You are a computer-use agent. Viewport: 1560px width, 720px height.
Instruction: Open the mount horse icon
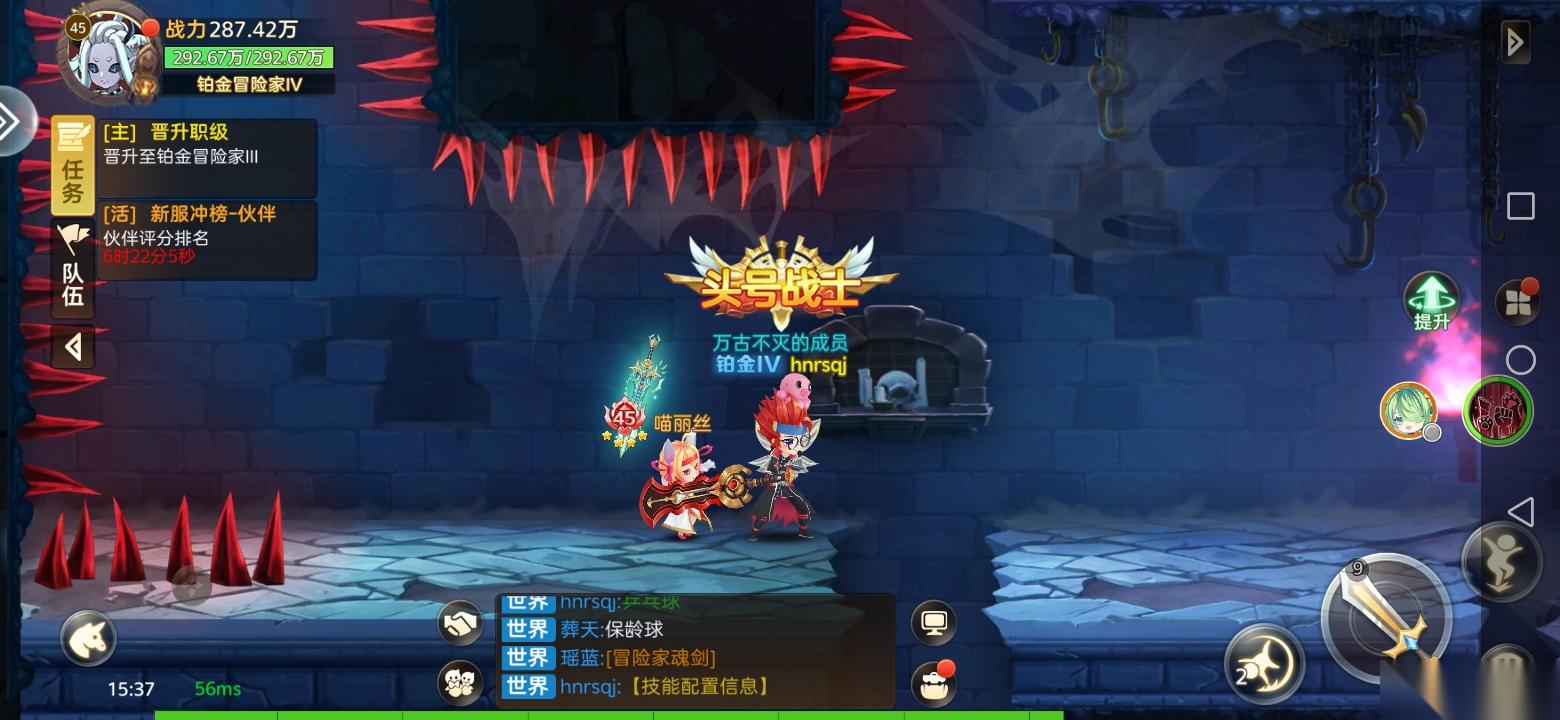89,637
